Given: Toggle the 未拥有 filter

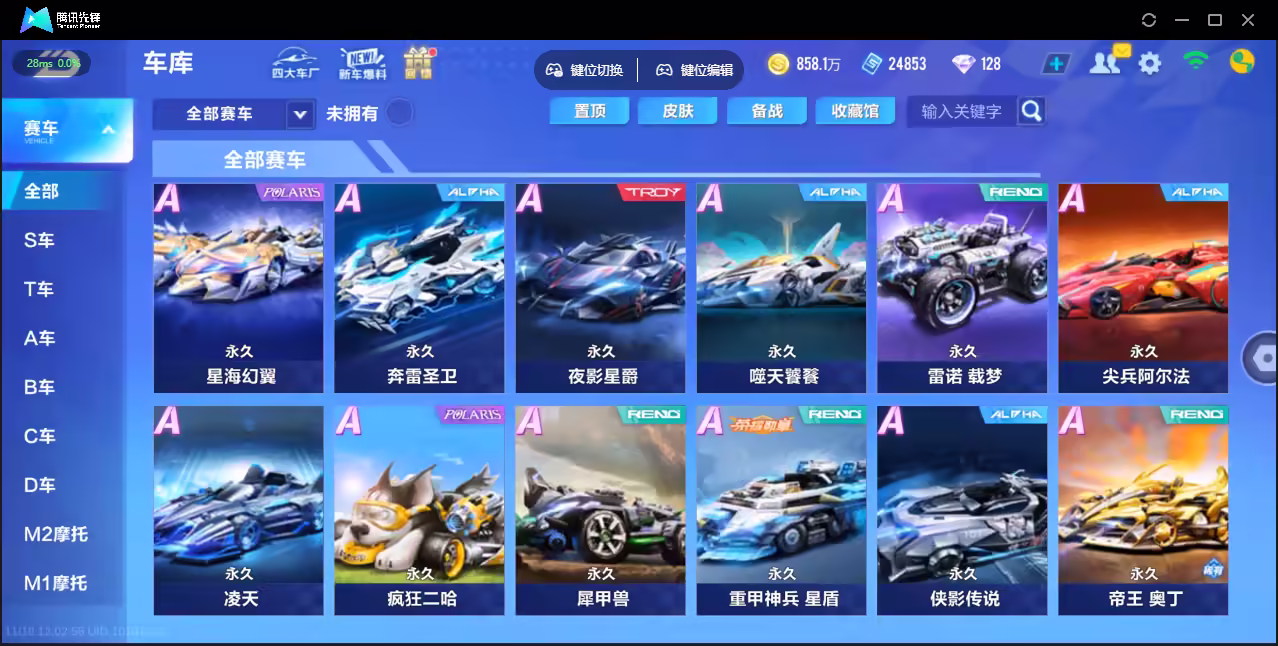Looking at the screenshot, I should point(400,113).
